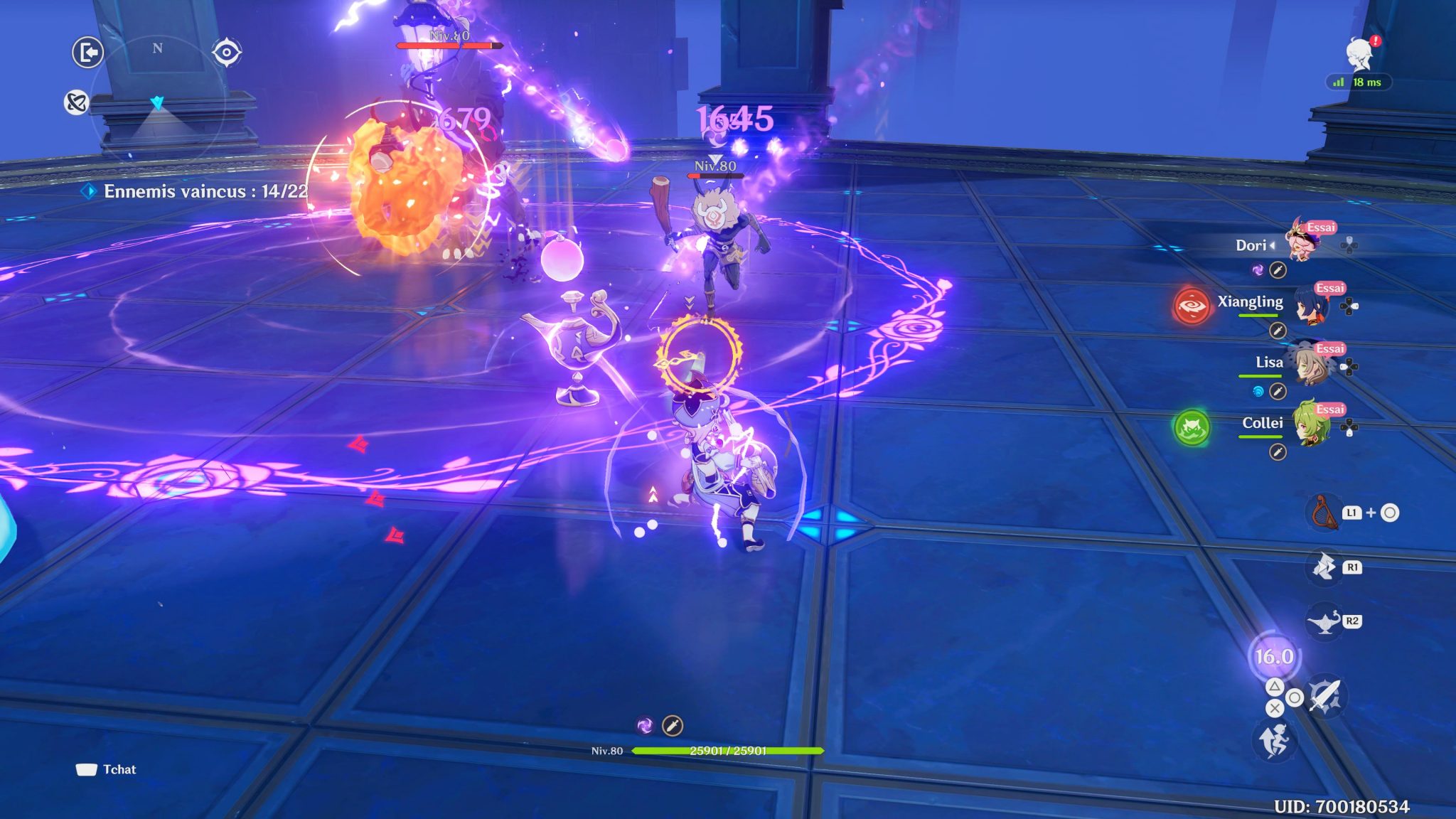Image resolution: width=1456 pixels, height=819 pixels.
Task: Open the weapon pencil icon below Xiangling's portrait
Action: 1278,331
